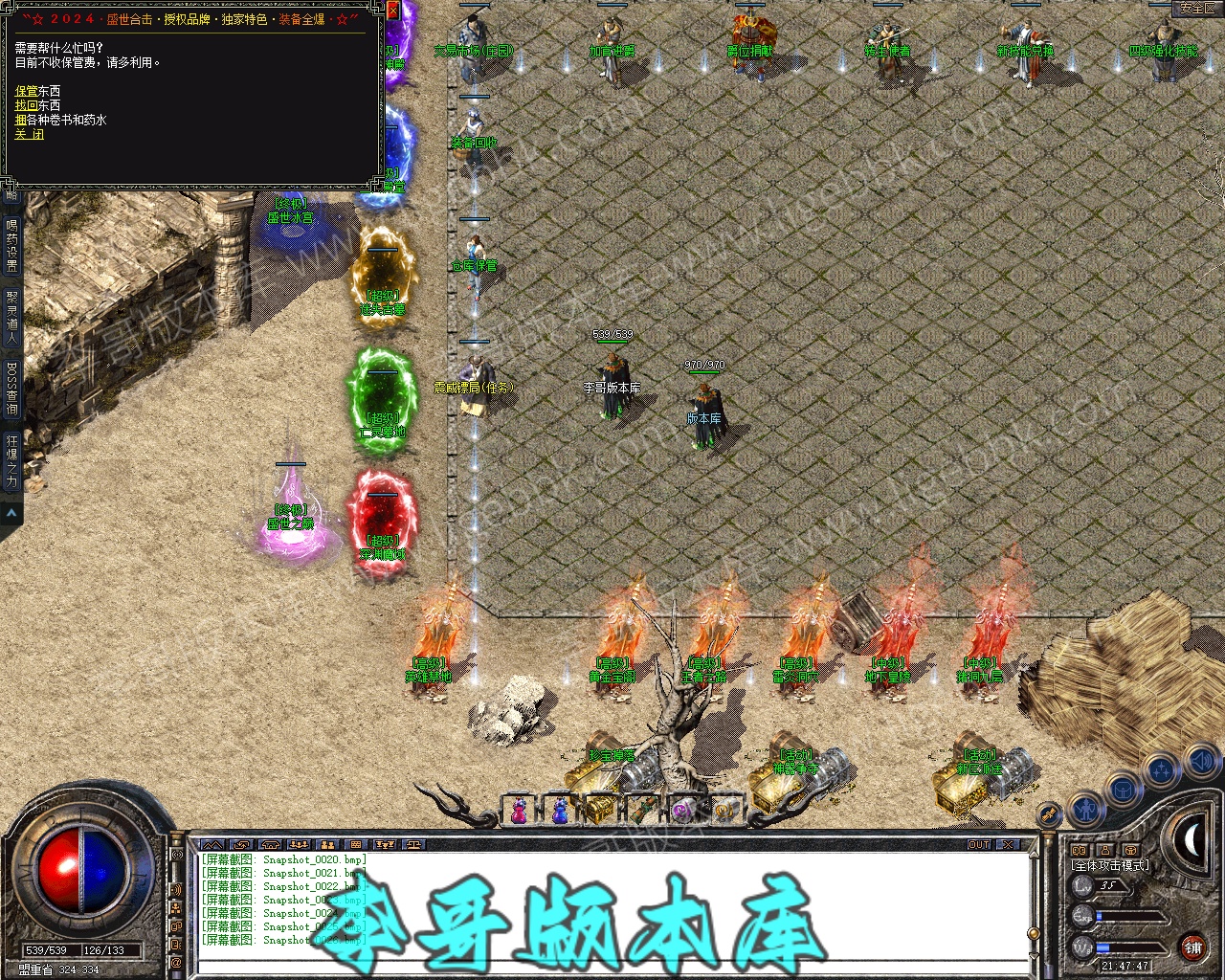Open the red 铺 shop button
The width and height of the screenshot is (1225, 980).
[x=1192, y=947]
